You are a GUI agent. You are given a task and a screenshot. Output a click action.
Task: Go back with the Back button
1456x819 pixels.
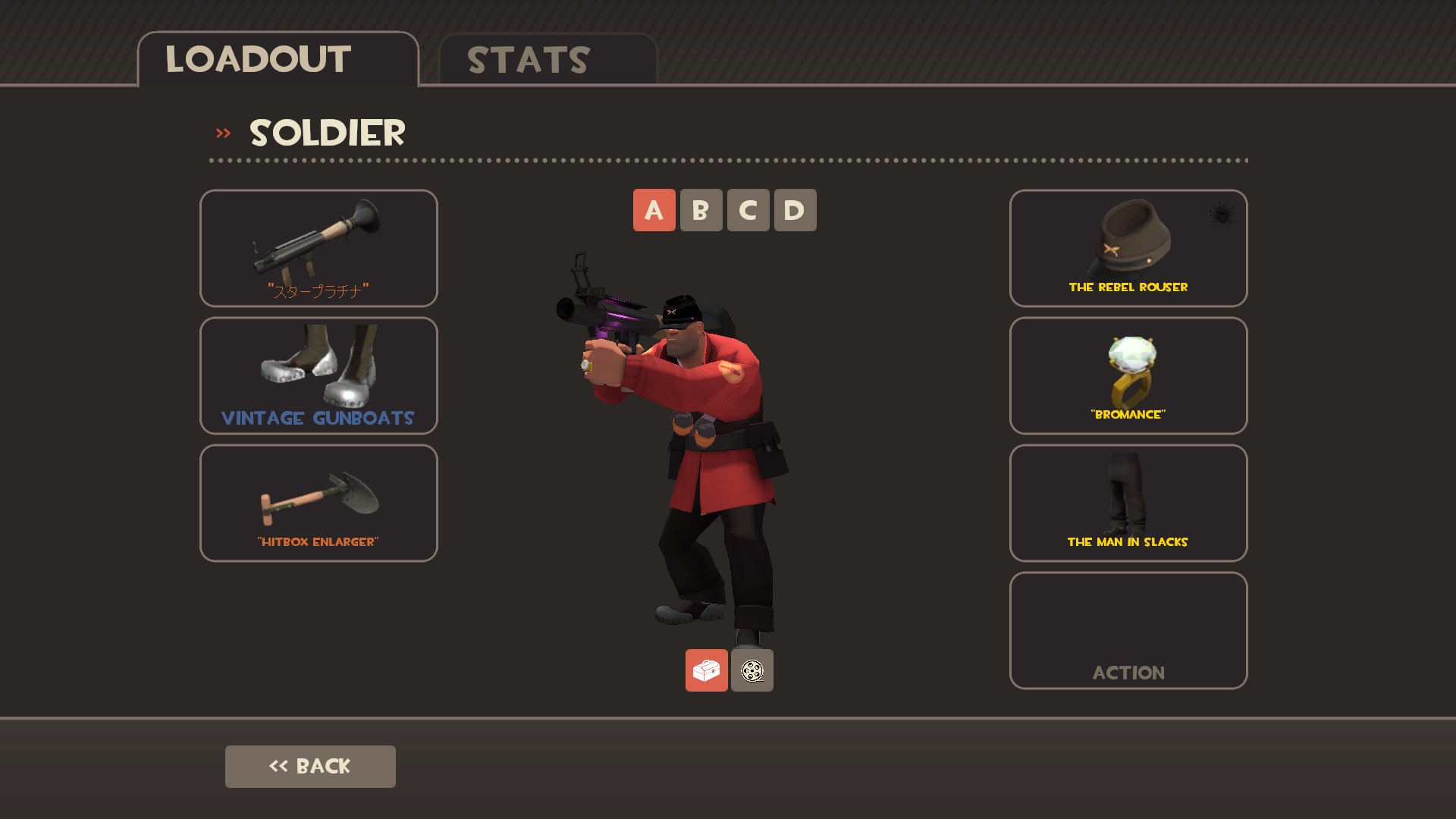[310, 767]
